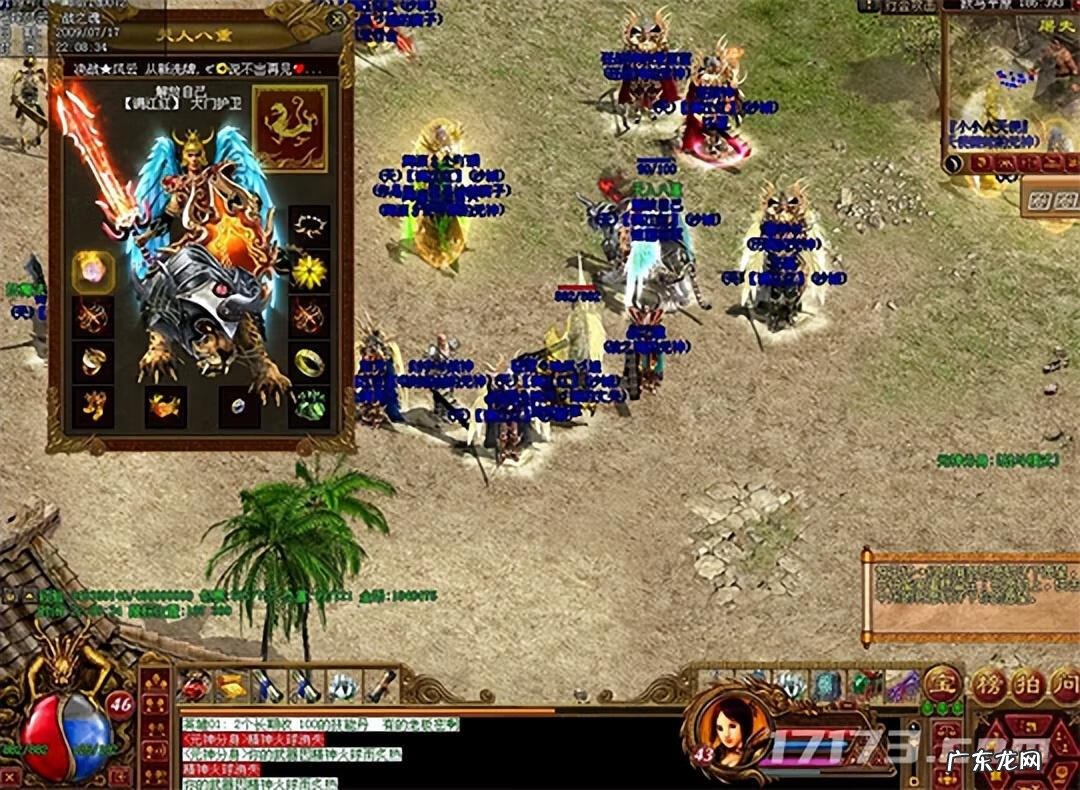Select the yellow flower equipment slot
Image resolution: width=1080 pixels, height=790 pixels.
tap(309, 271)
